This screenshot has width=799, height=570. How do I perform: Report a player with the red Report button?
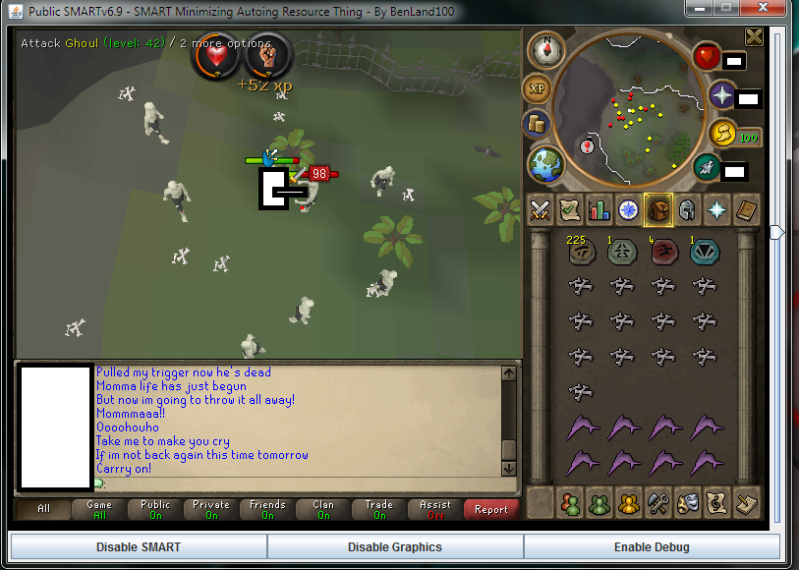click(491, 509)
